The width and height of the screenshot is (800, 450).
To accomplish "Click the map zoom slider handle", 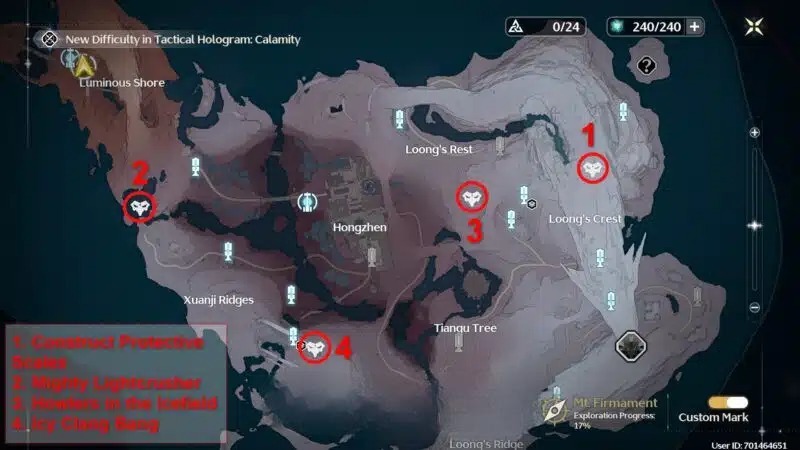I will pyautogui.click(x=754, y=226).
